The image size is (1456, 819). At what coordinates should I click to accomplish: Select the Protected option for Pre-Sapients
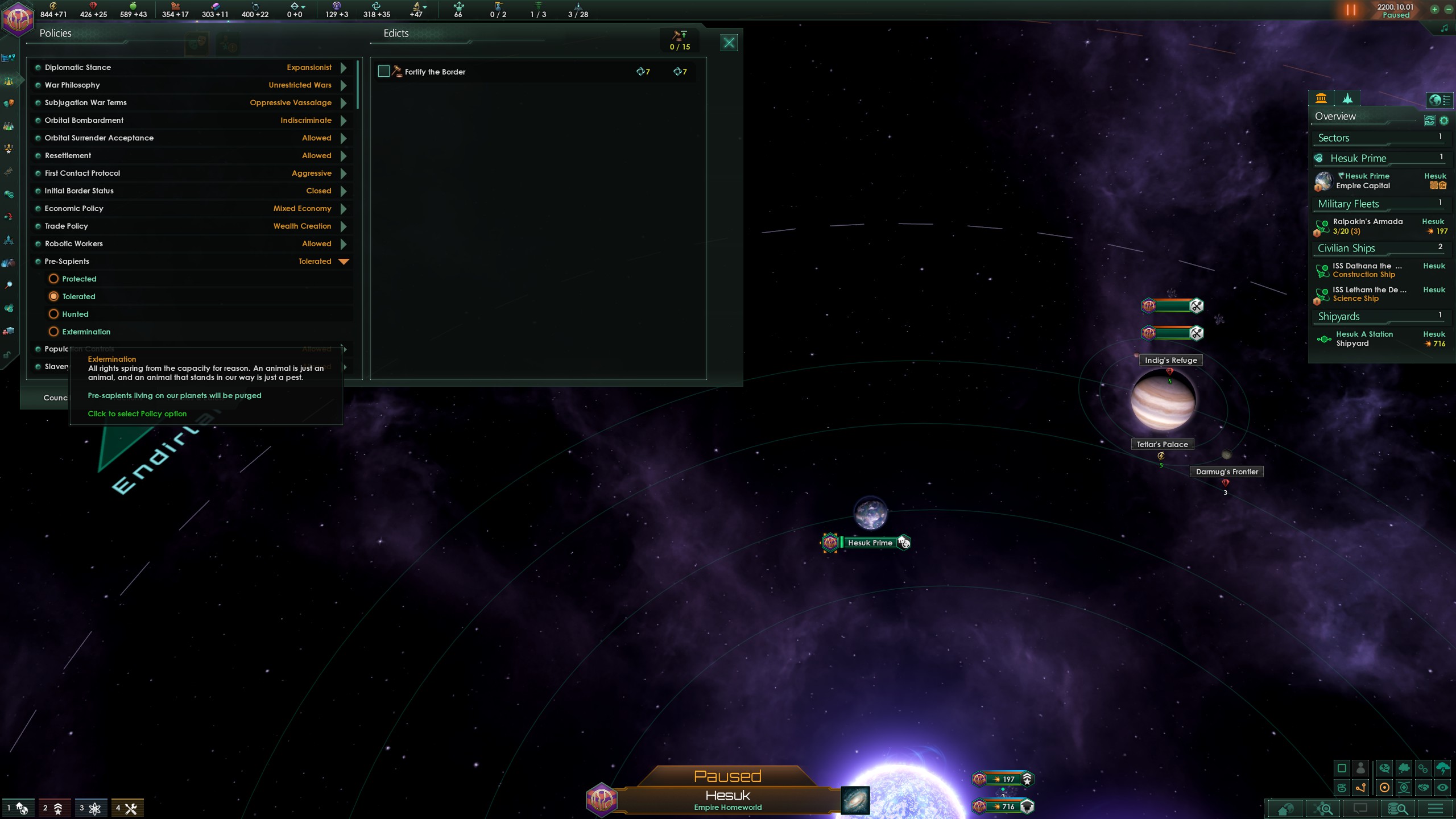click(x=54, y=279)
